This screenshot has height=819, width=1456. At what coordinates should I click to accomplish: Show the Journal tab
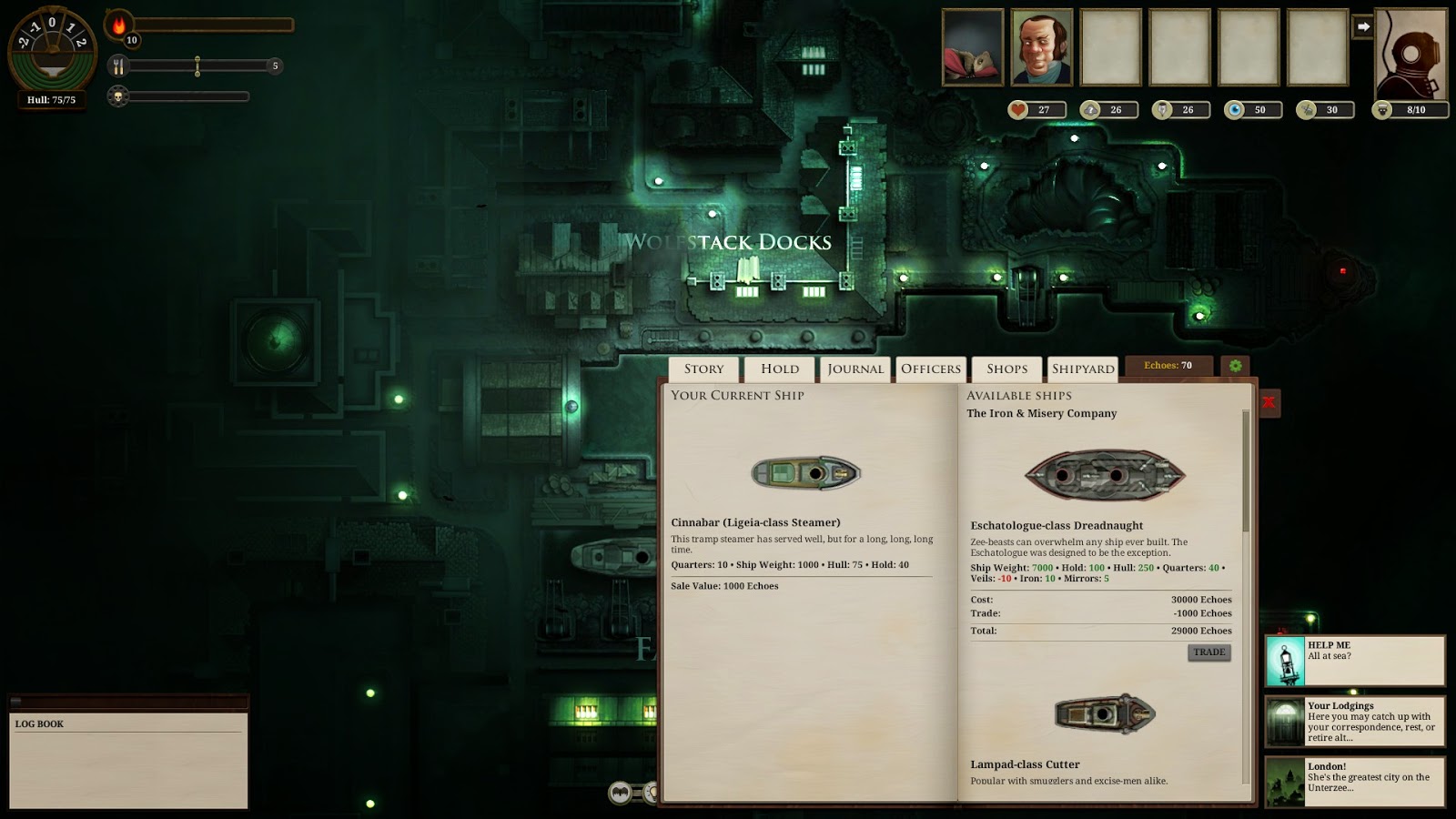(855, 369)
